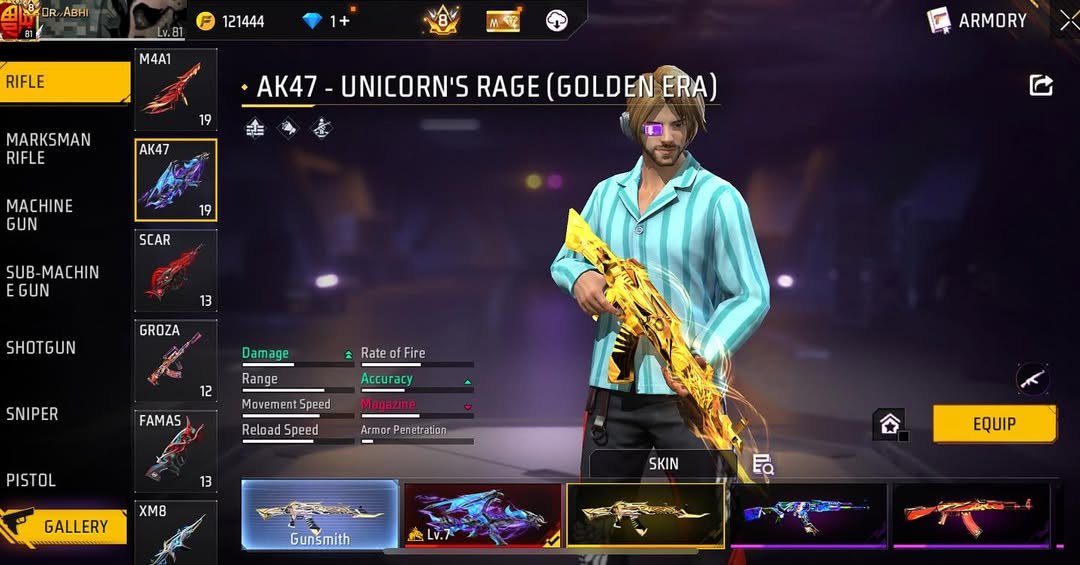
Task: Select the Machine Gun category
Action: pos(40,215)
